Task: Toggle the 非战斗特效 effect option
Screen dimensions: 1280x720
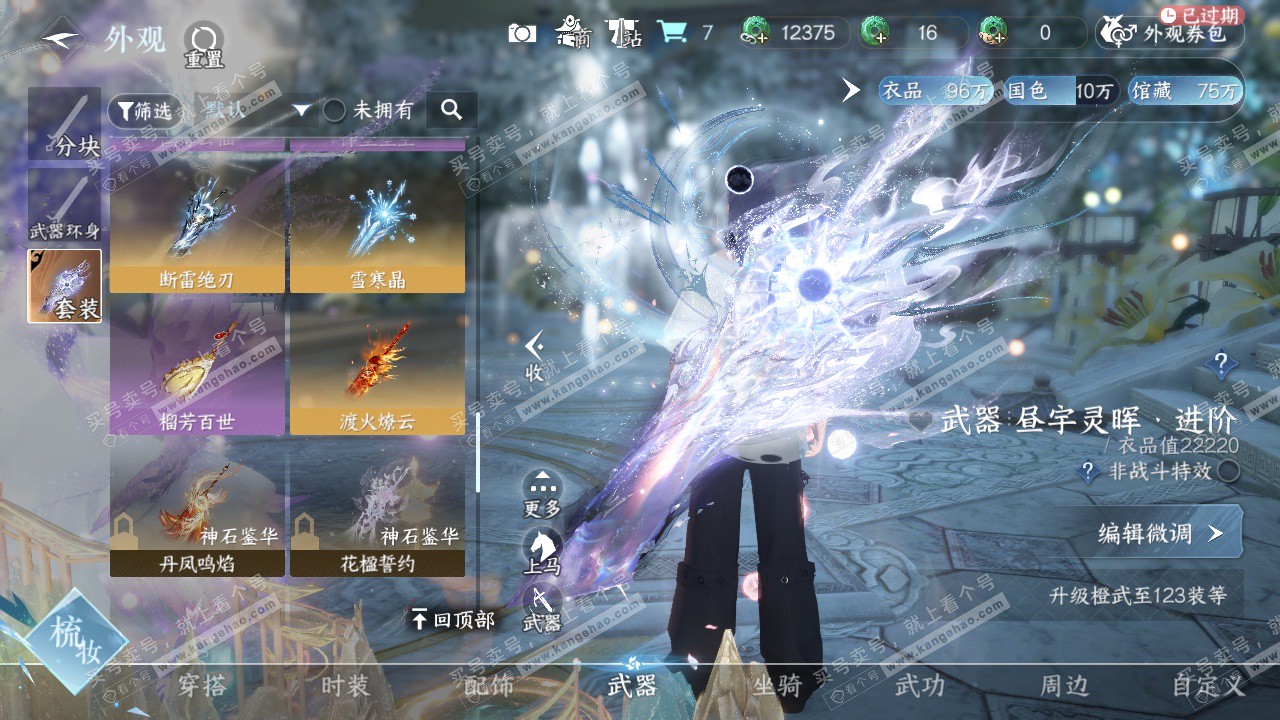Action: click(x=1227, y=471)
